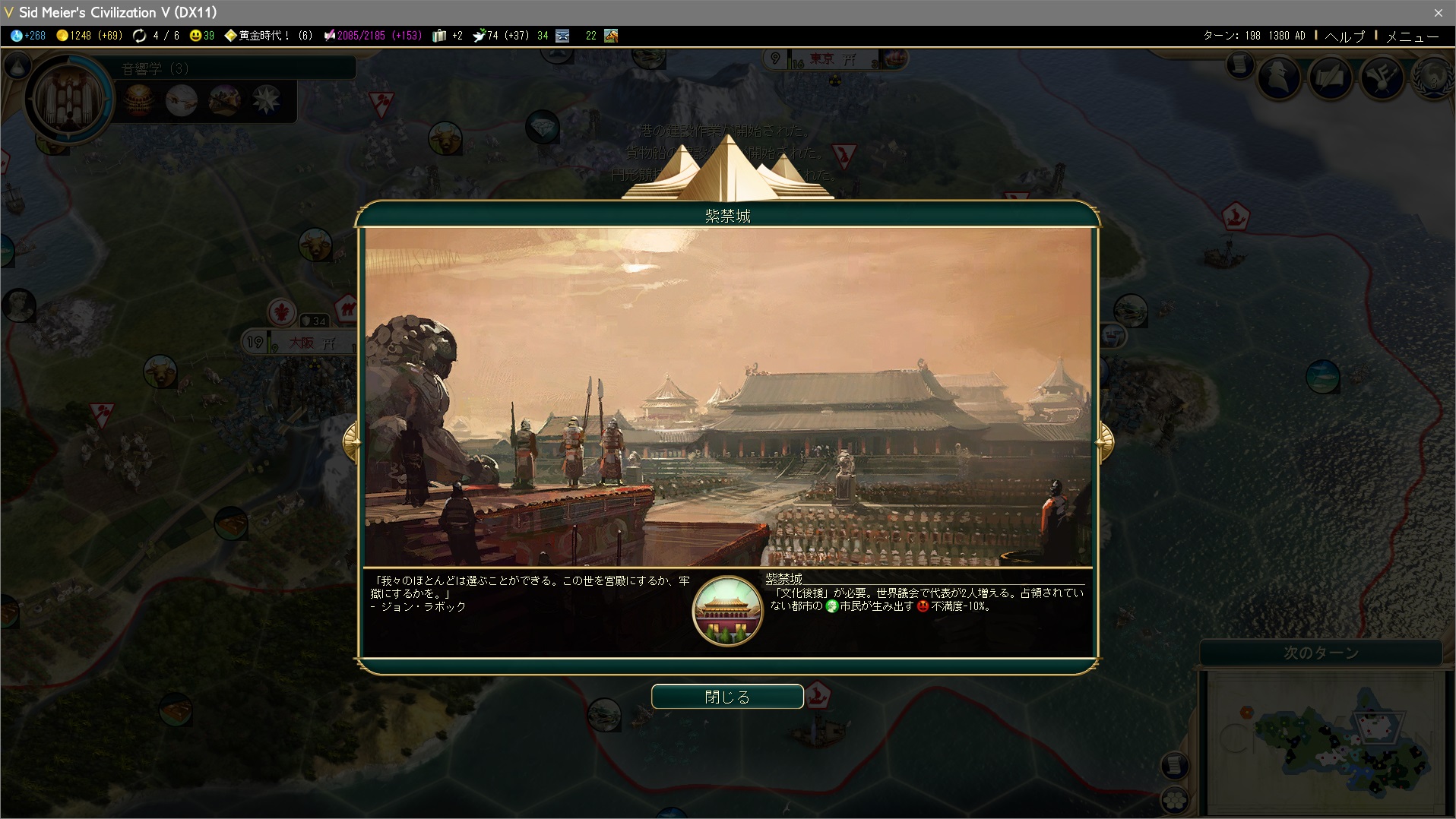Viewport: 1456px width, 819px height.
Task: Open the espionage spy overview icon
Action: [1280, 77]
